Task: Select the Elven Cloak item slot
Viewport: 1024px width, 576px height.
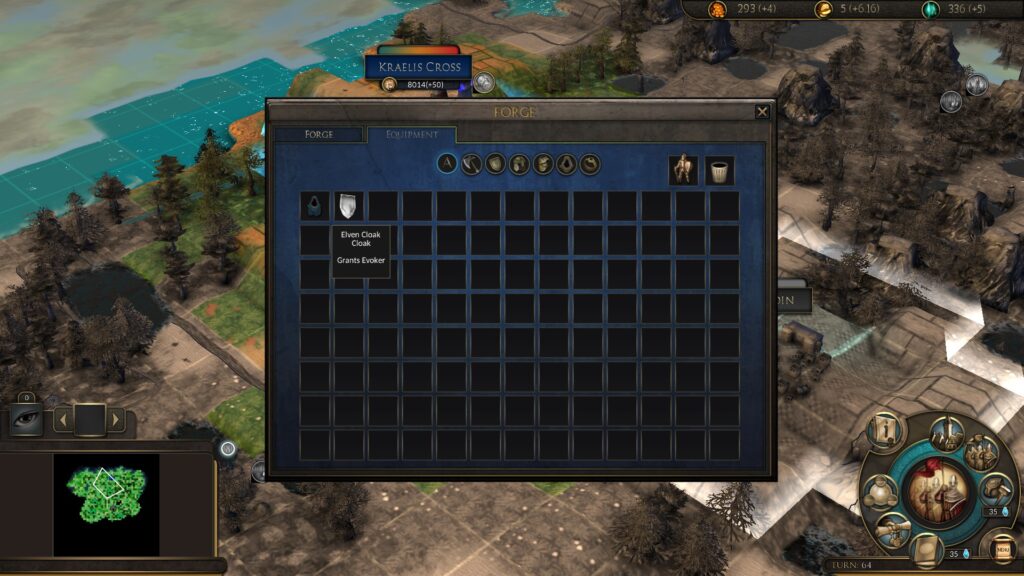Action: coord(348,206)
